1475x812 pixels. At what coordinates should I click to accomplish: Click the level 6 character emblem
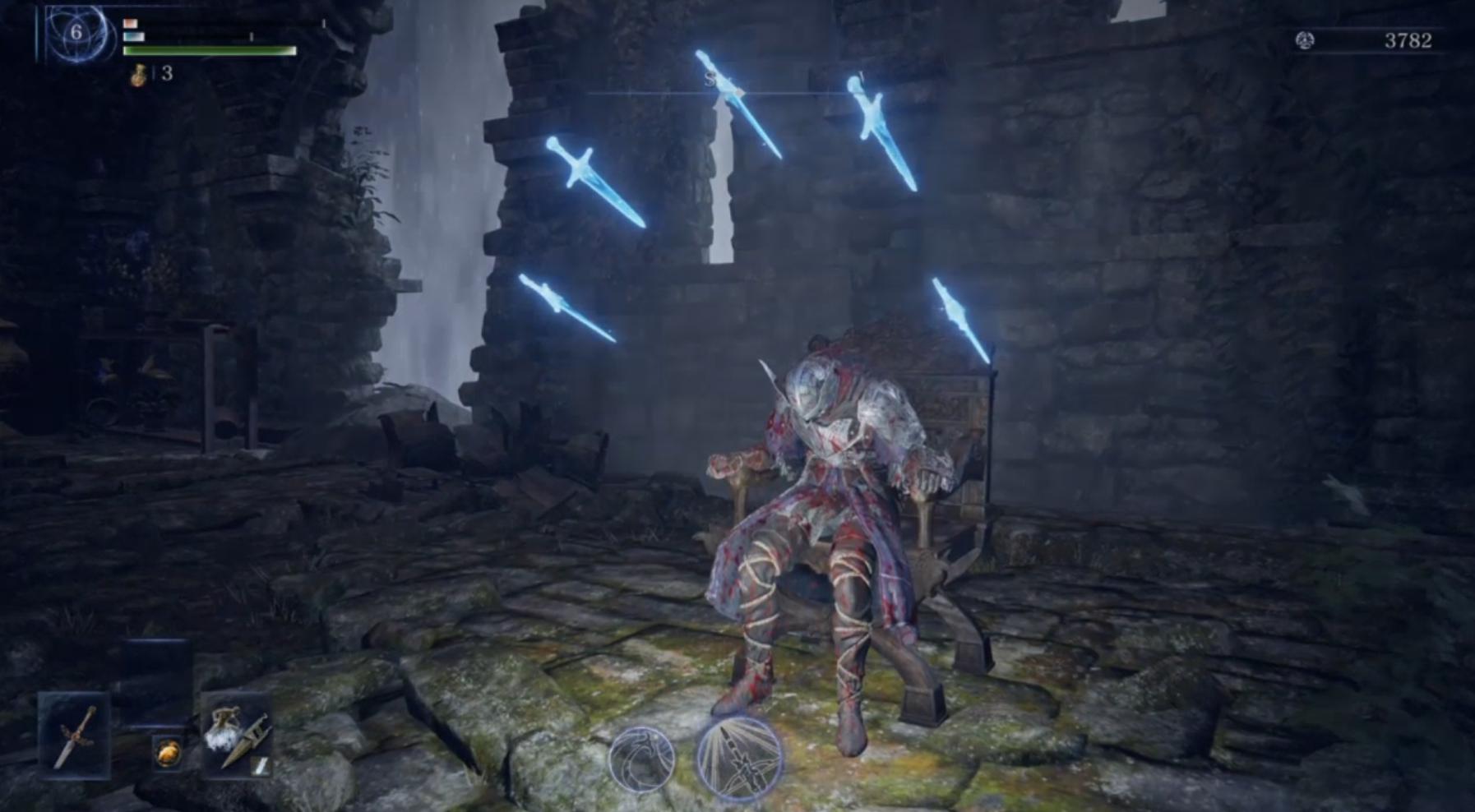76,33
